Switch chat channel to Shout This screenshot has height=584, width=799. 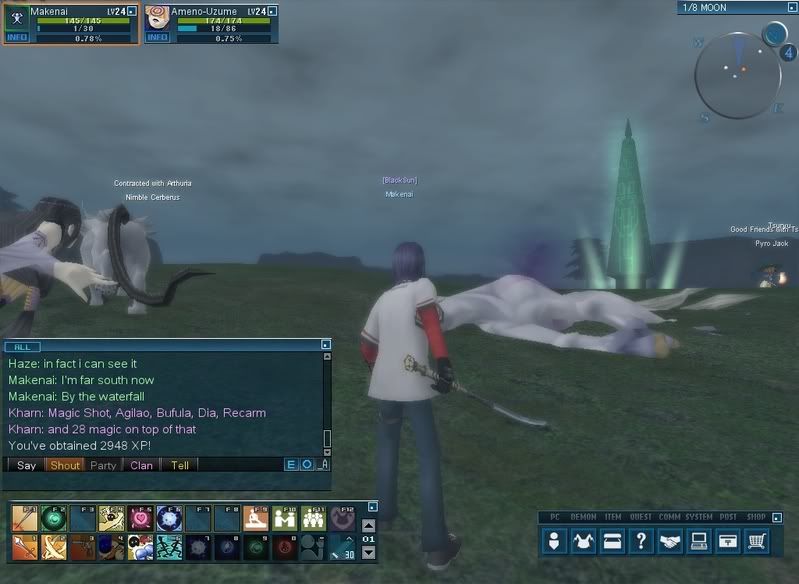[65, 465]
